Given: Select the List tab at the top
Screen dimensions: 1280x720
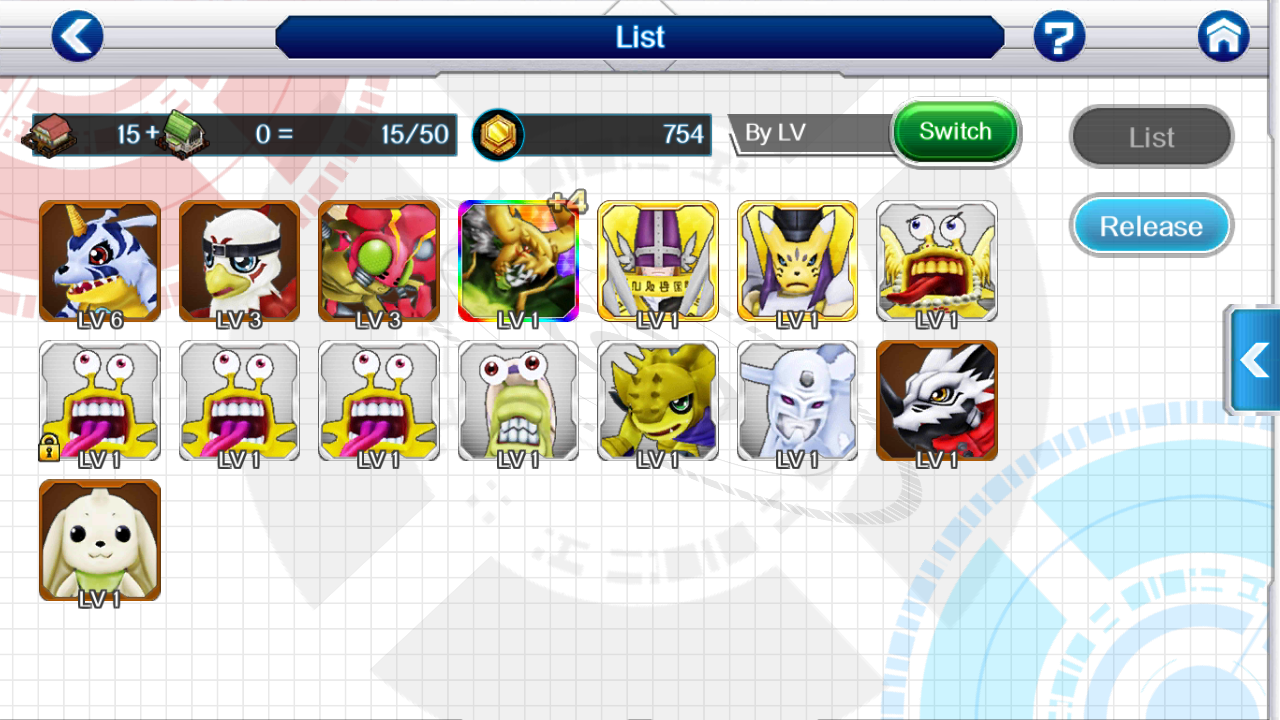Looking at the screenshot, I should click(640, 37).
